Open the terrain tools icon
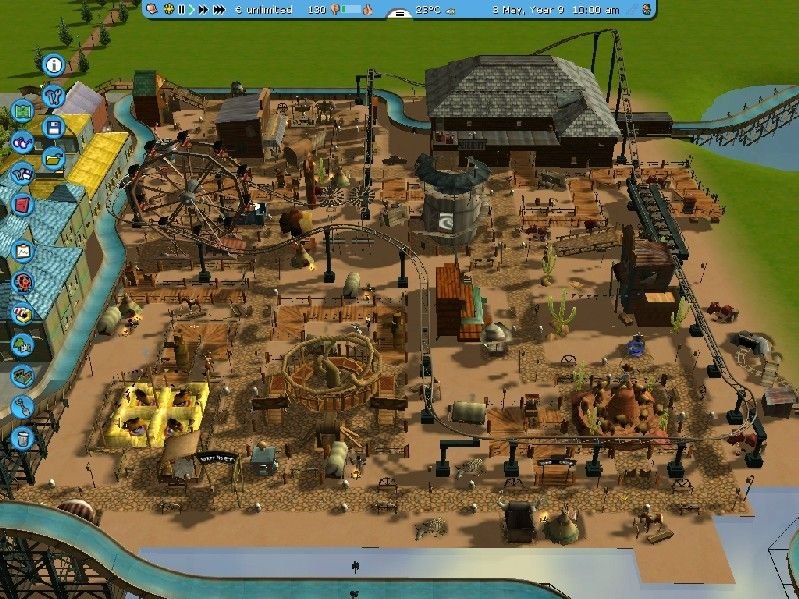 (21, 376)
